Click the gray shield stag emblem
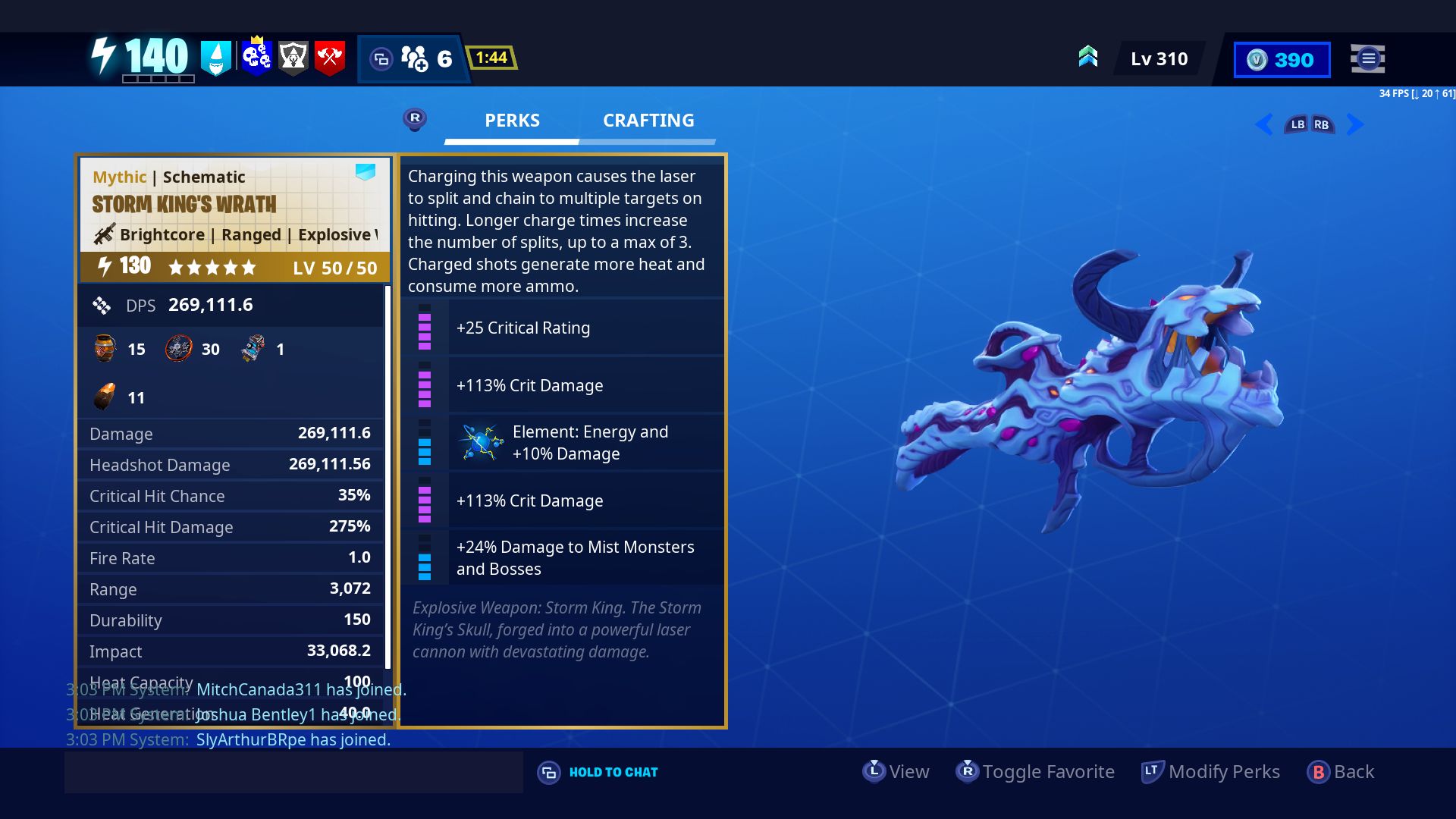 tap(294, 56)
